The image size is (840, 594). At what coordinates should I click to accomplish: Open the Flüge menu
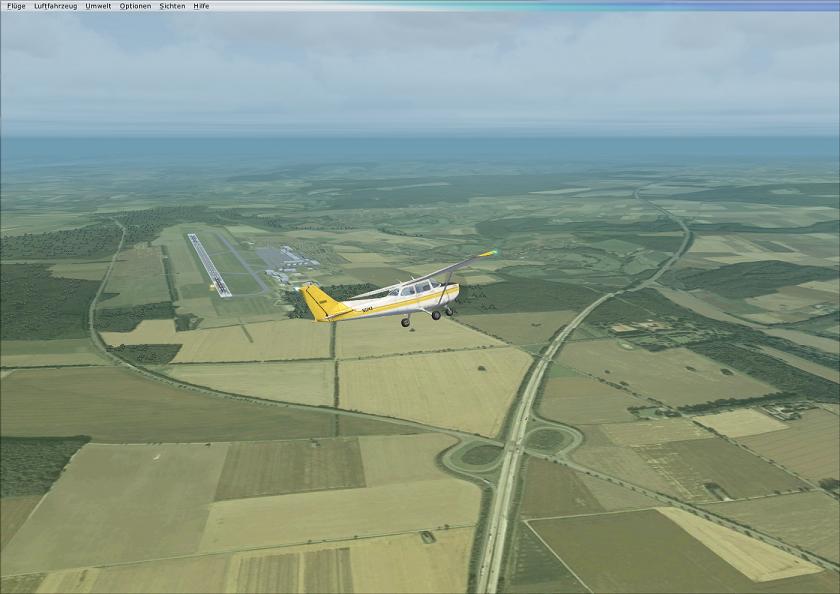15,6
